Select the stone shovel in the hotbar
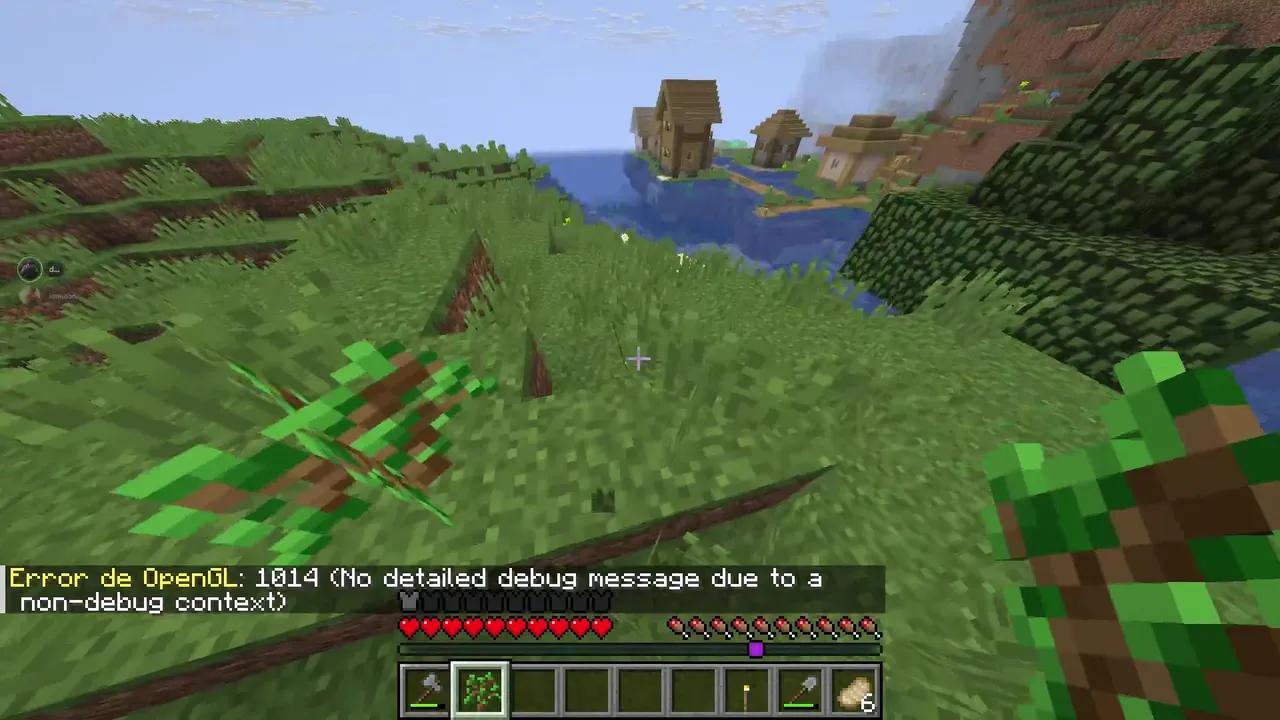The image size is (1280, 720). click(x=798, y=690)
